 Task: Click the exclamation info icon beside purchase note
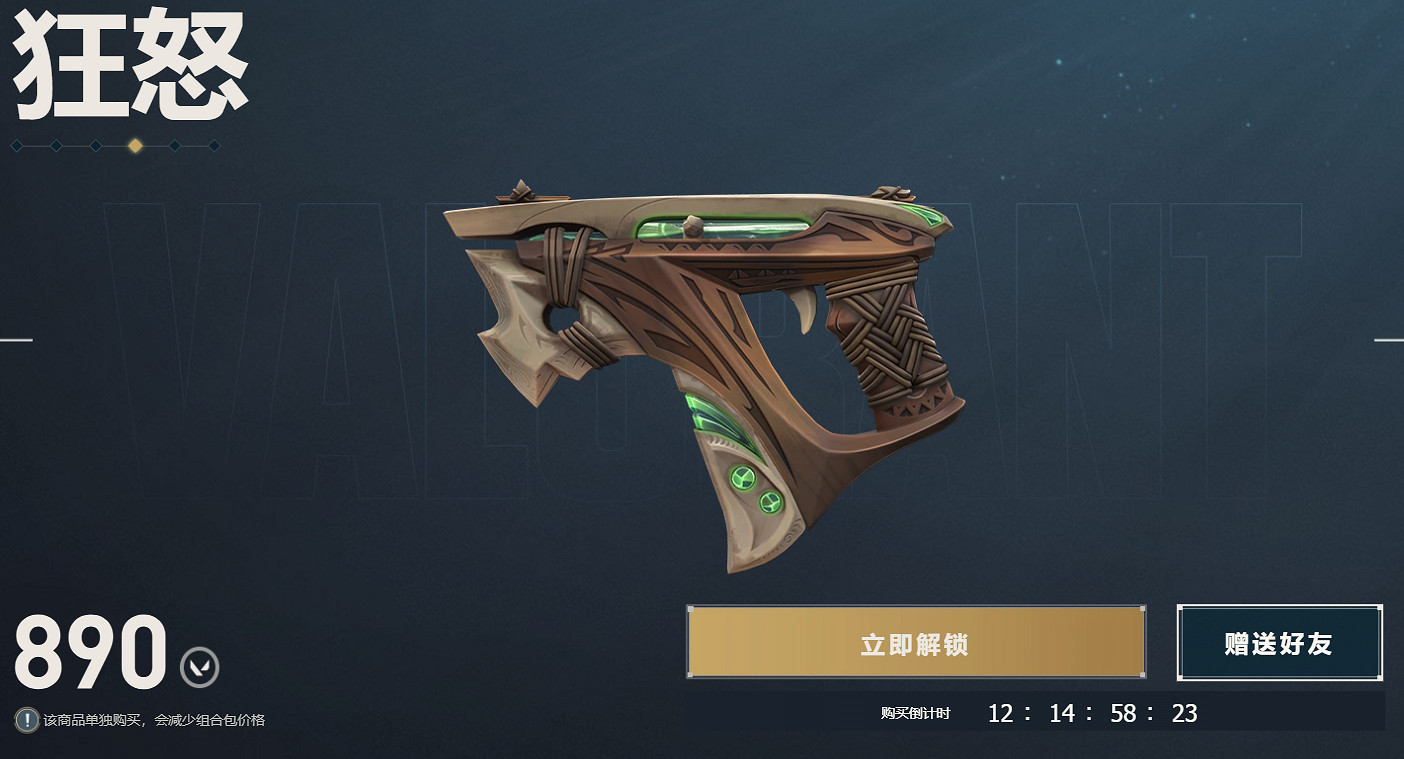coord(27,720)
